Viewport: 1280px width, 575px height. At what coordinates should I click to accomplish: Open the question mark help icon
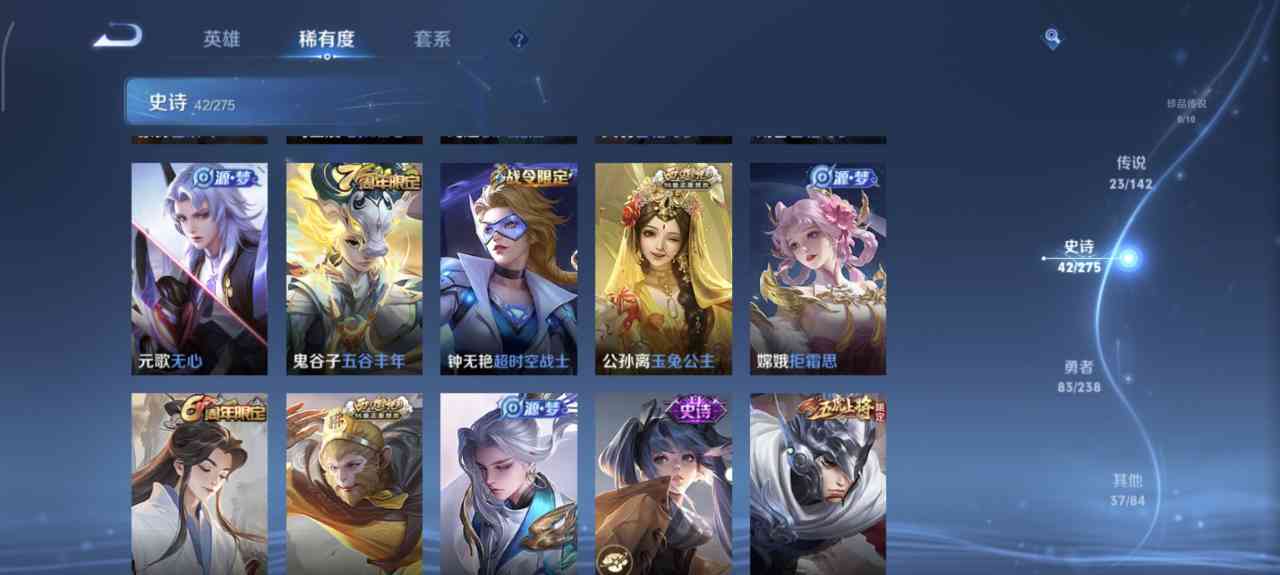point(518,40)
